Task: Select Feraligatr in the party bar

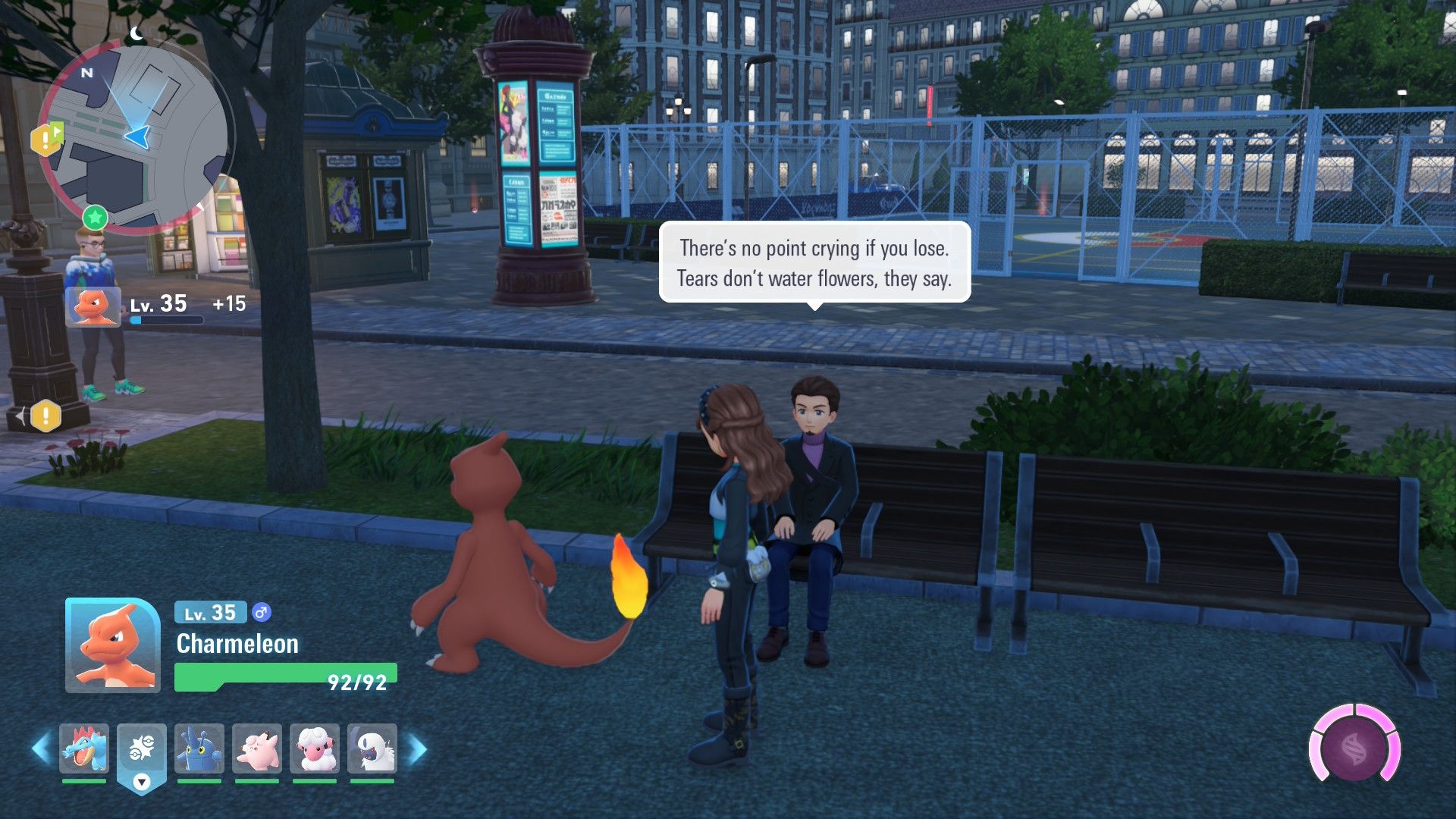Action: point(84,748)
